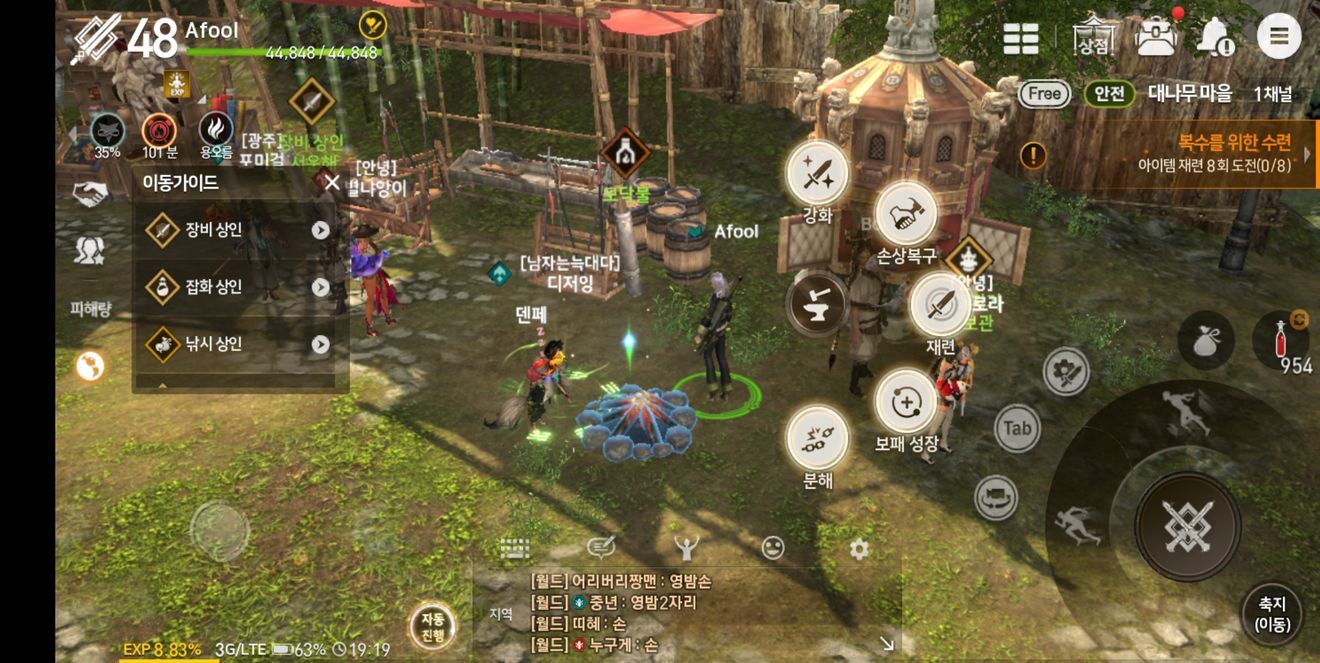Open the 강화 enhancement option
This screenshot has width=1320, height=663.
[x=817, y=174]
